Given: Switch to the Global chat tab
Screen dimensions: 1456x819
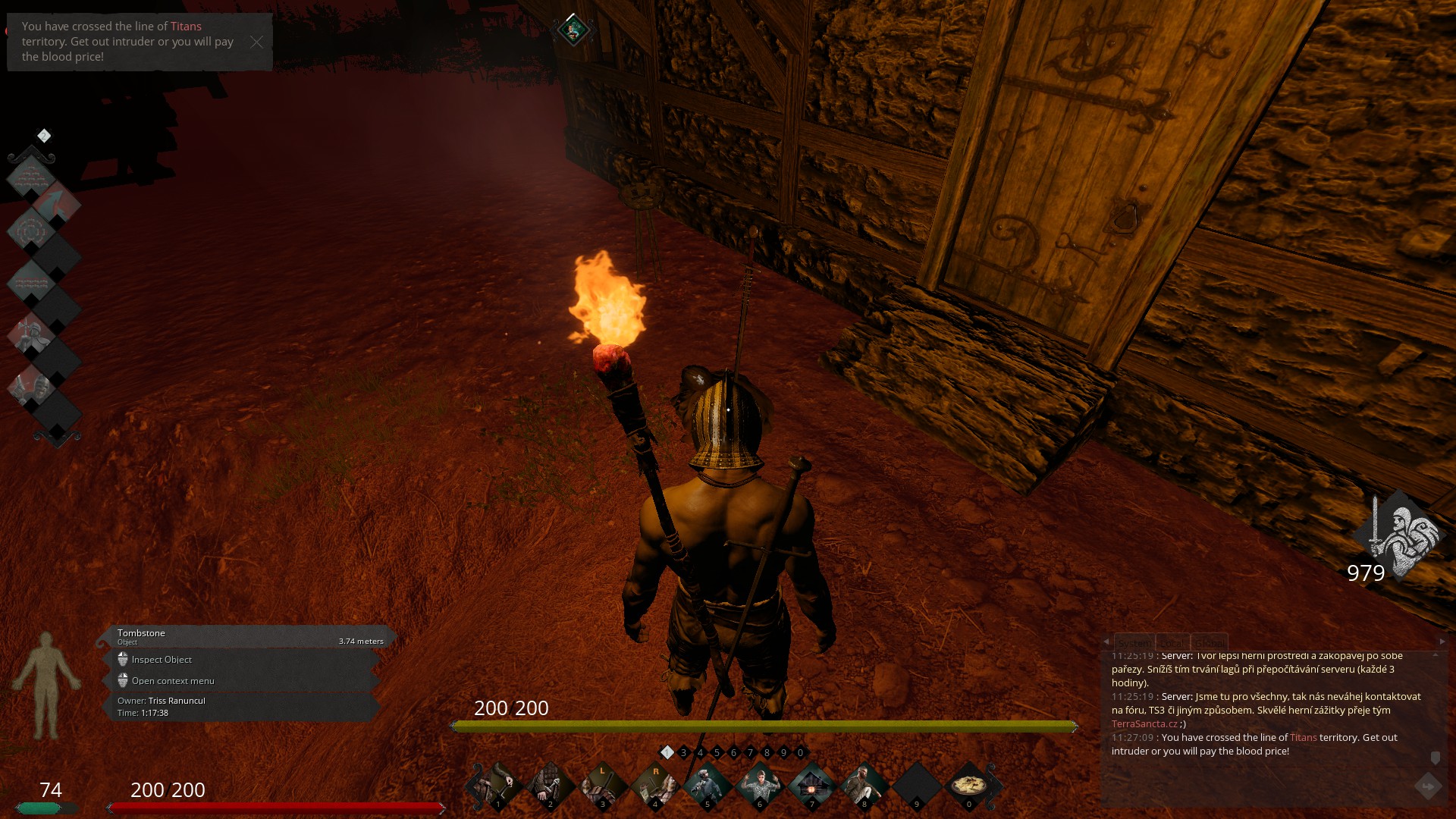Looking at the screenshot, I should coord(1209,642).
